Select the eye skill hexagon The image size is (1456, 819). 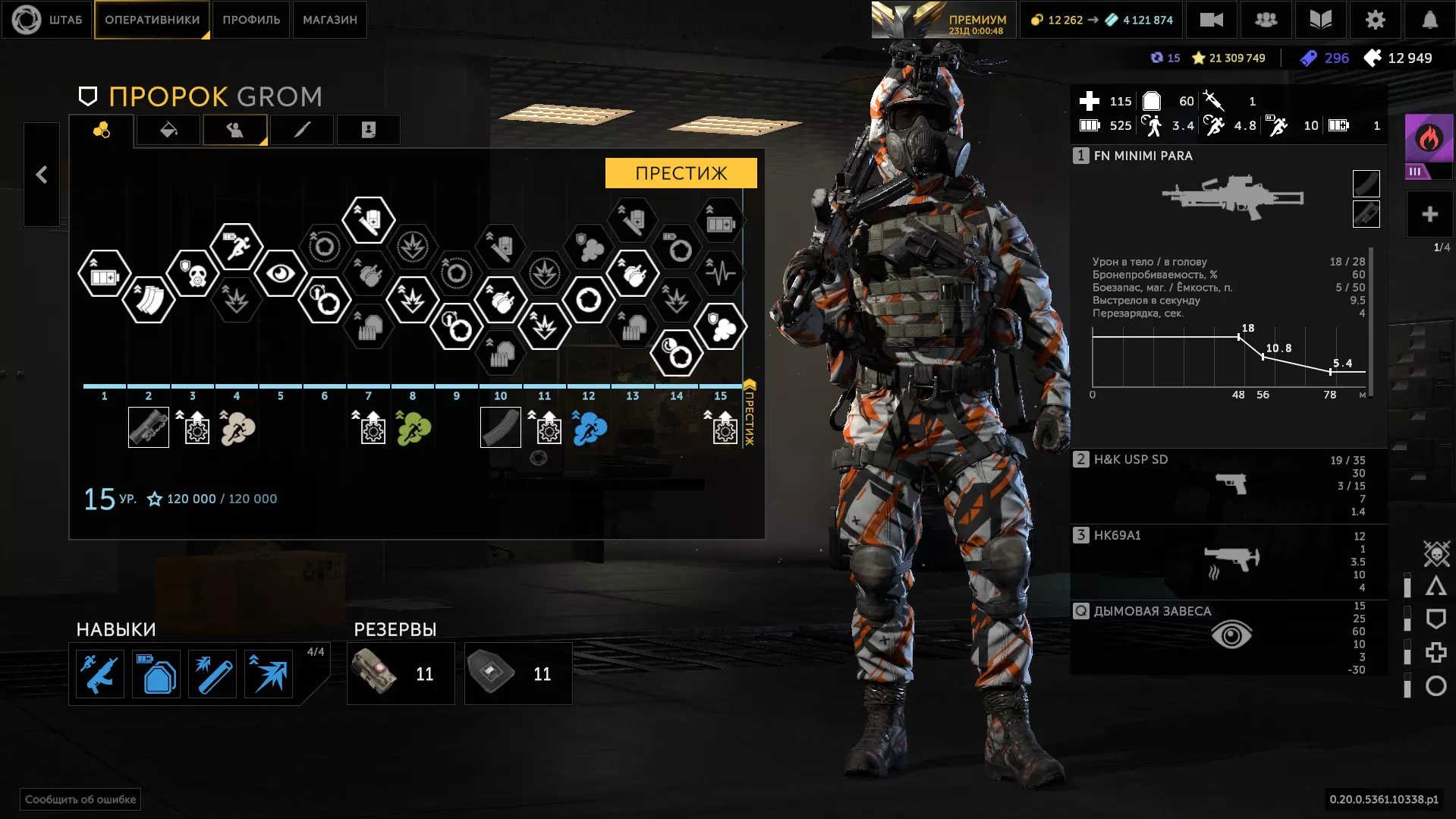280,273
